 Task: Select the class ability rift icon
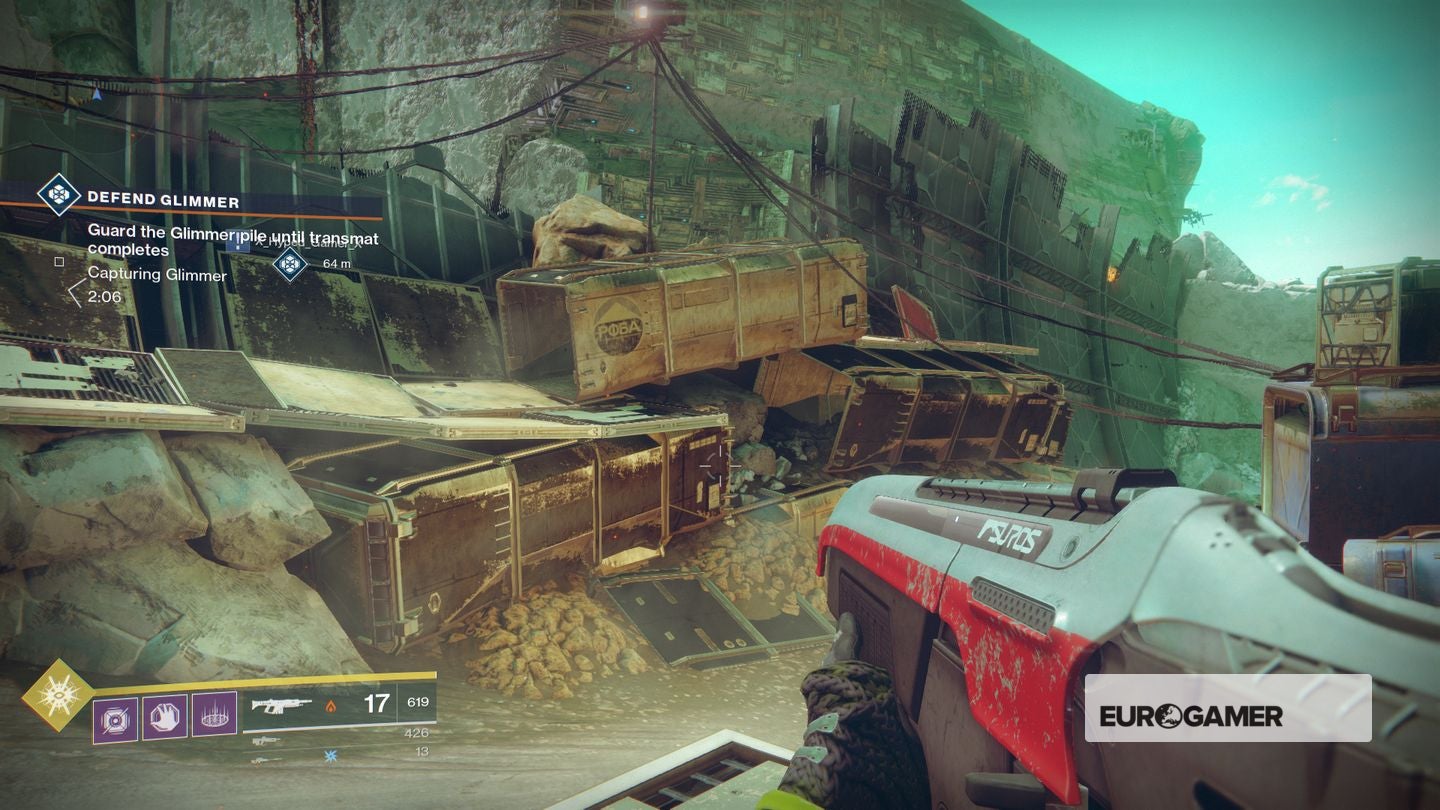(213, 714)
